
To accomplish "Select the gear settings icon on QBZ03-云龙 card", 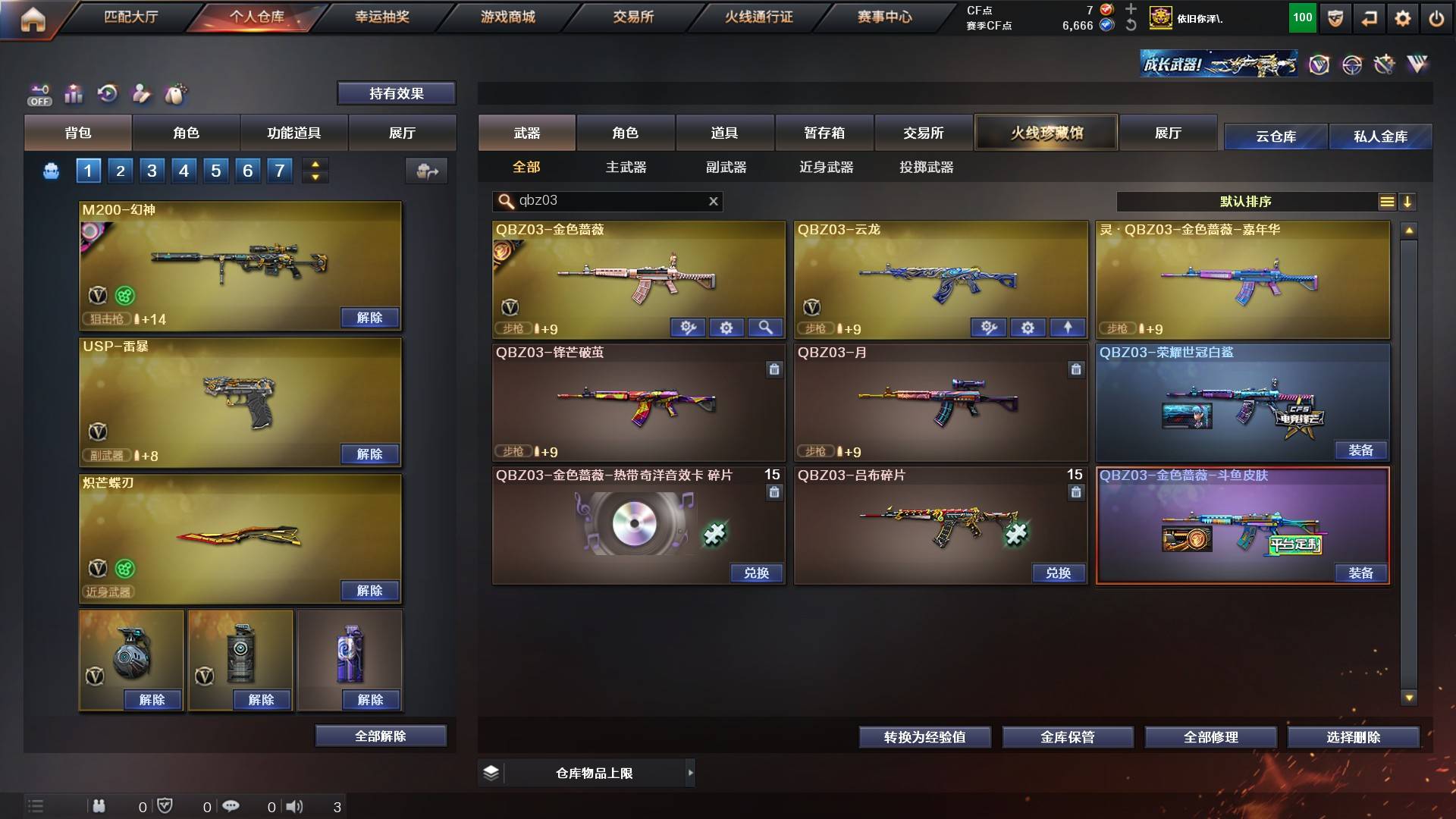I will coord(1028,328).
